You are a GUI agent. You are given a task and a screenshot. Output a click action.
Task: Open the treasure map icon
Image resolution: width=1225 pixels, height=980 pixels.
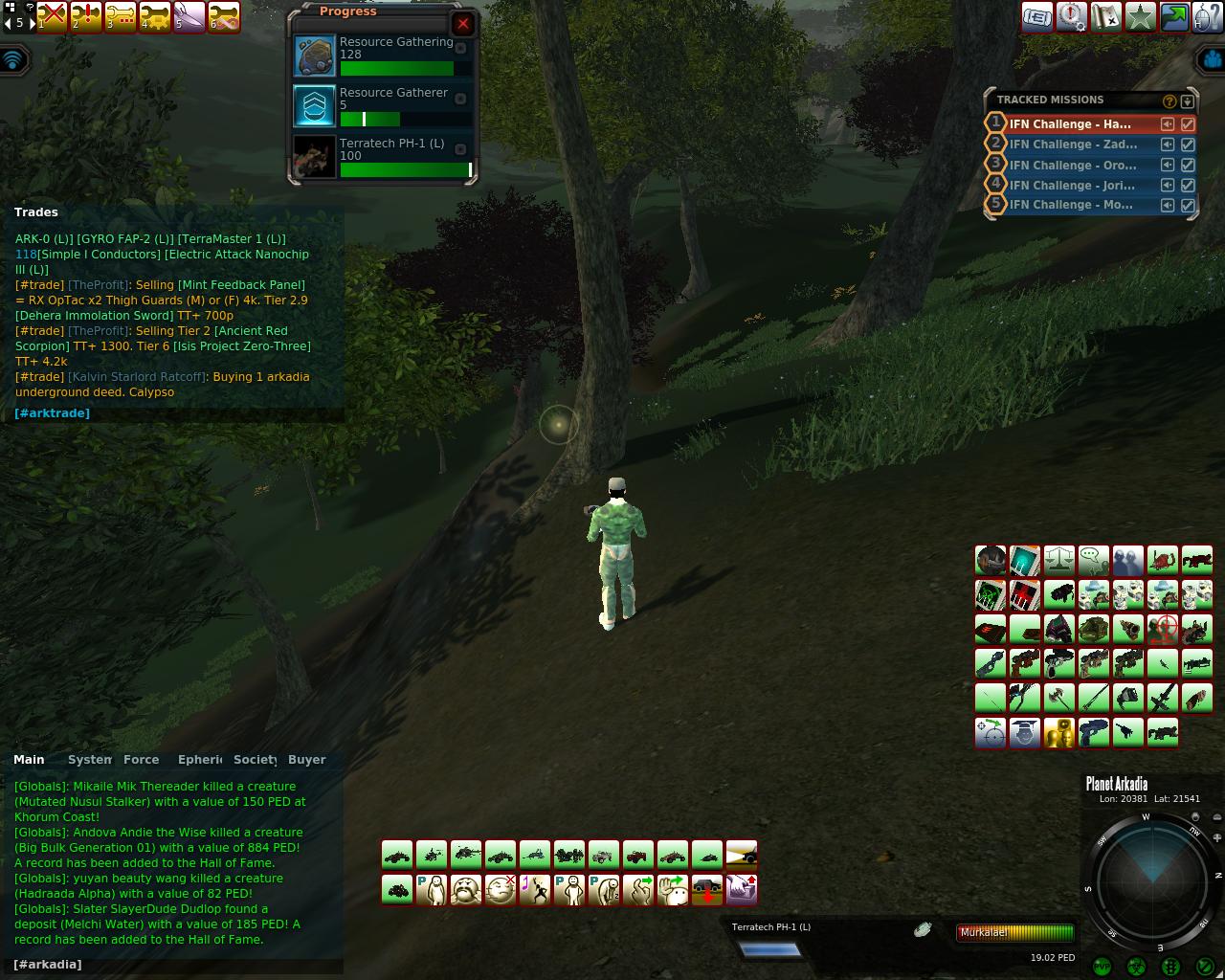(1105, 17)
